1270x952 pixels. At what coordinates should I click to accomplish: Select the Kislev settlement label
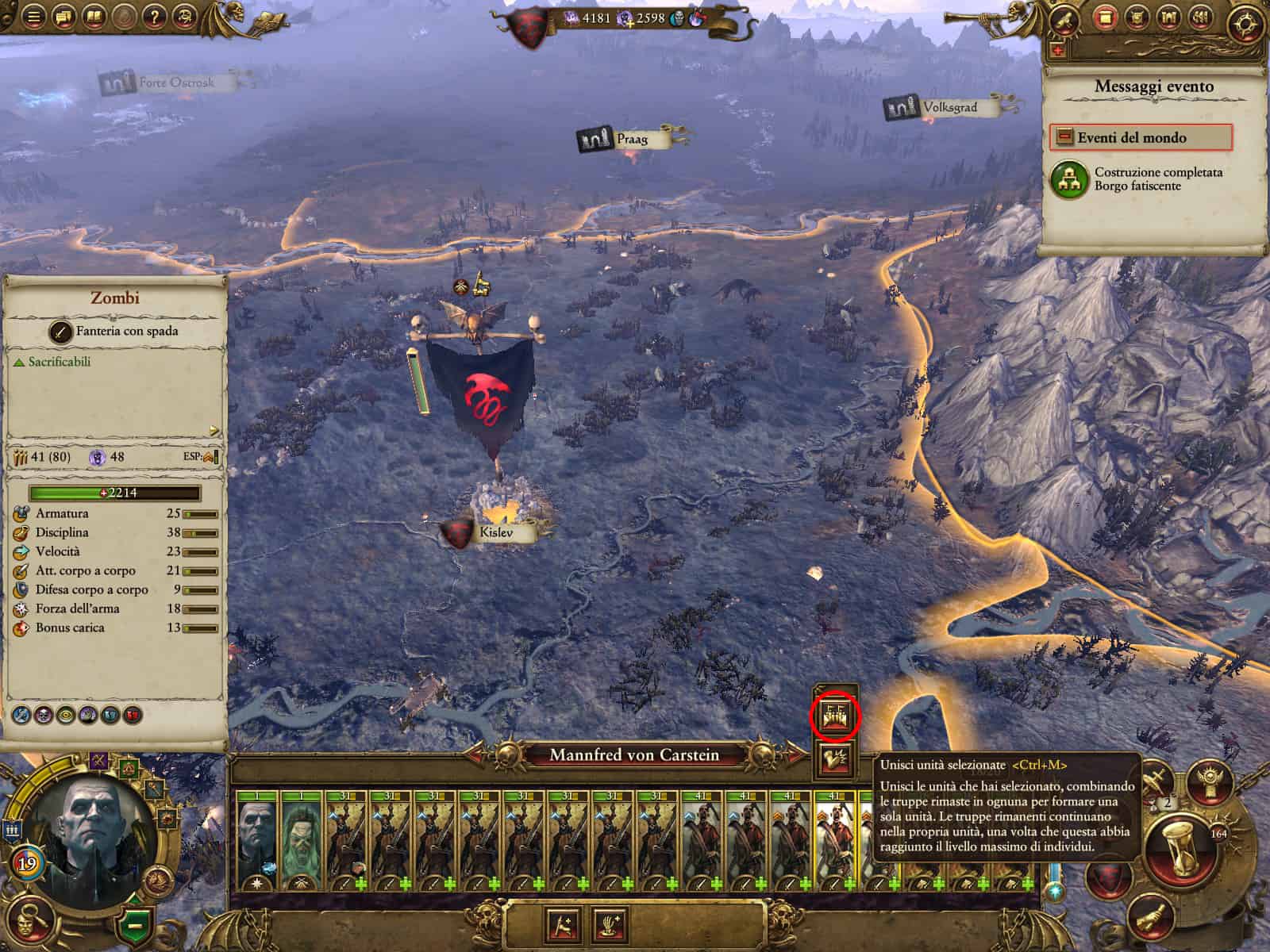pos(495,533)
